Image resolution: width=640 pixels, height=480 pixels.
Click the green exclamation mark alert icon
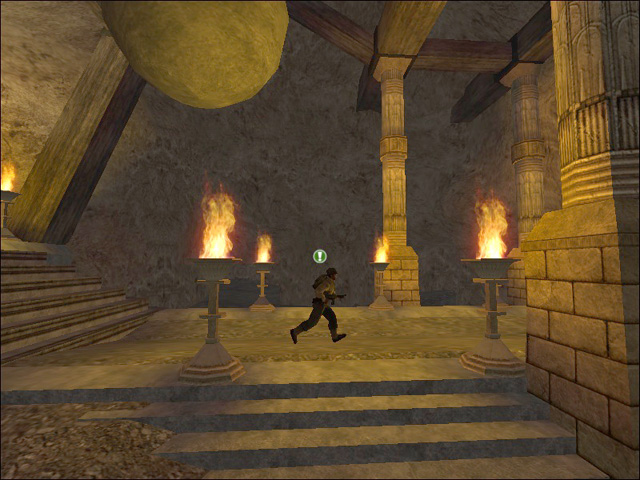(320, 256)
